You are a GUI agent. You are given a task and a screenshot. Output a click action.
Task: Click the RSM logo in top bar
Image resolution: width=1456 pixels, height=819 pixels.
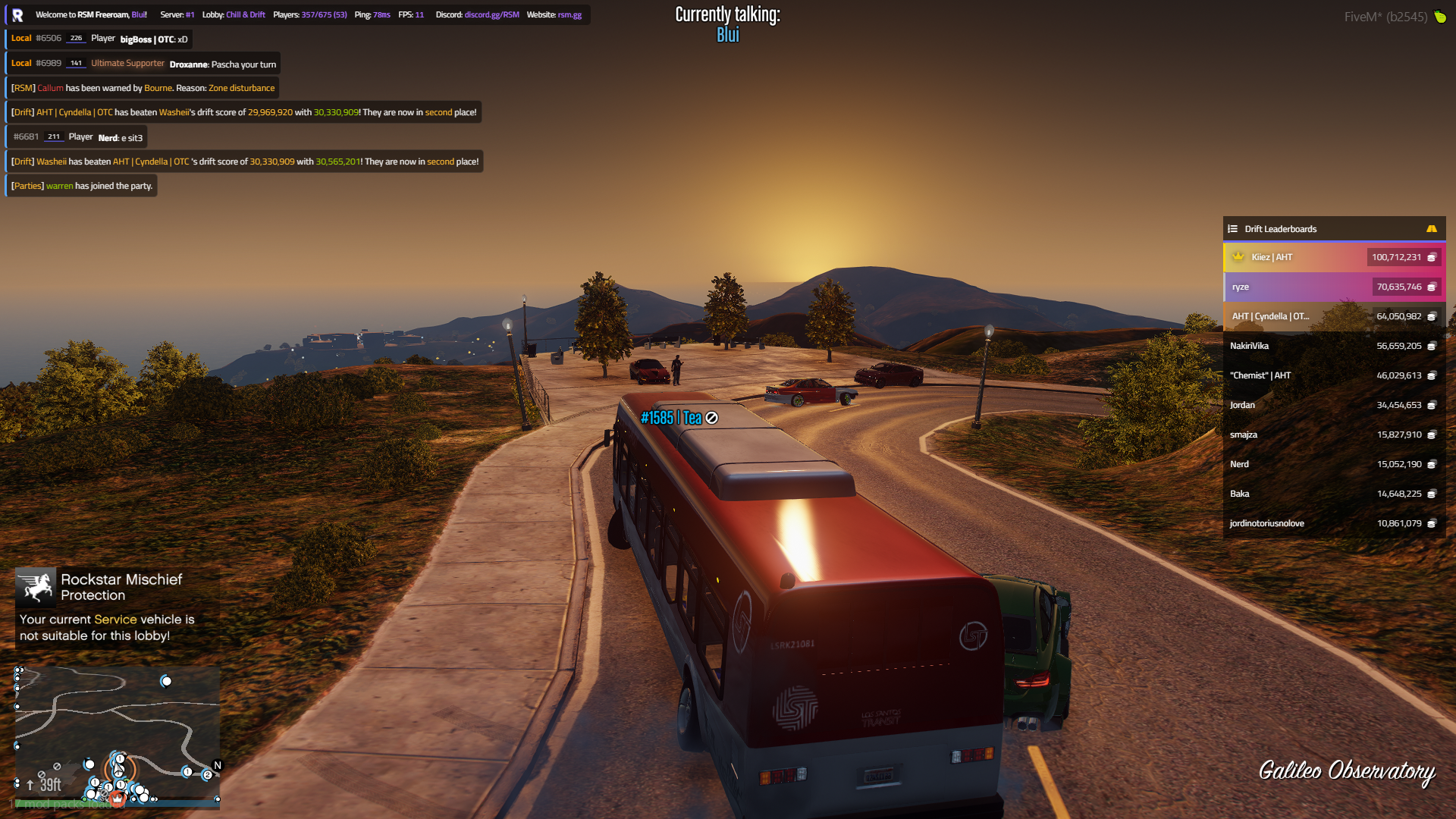pos(17,15)
